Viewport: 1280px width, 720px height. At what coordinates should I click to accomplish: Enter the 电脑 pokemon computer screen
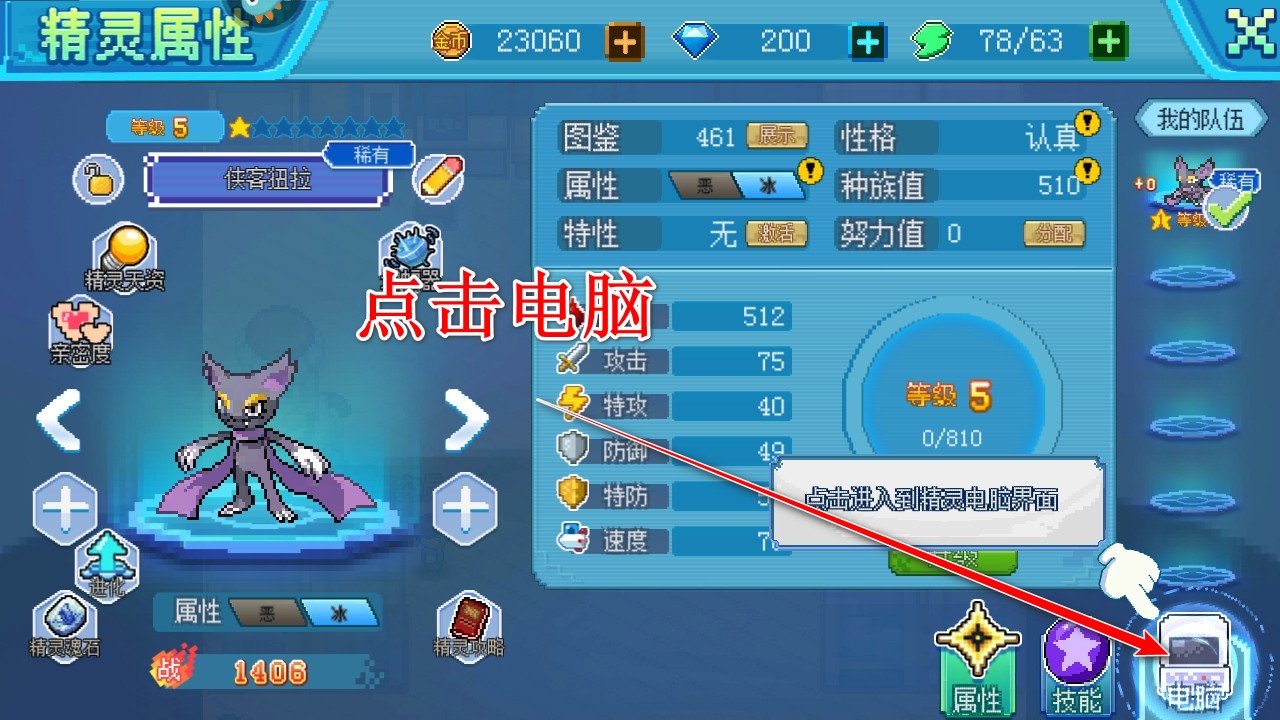1193,655
